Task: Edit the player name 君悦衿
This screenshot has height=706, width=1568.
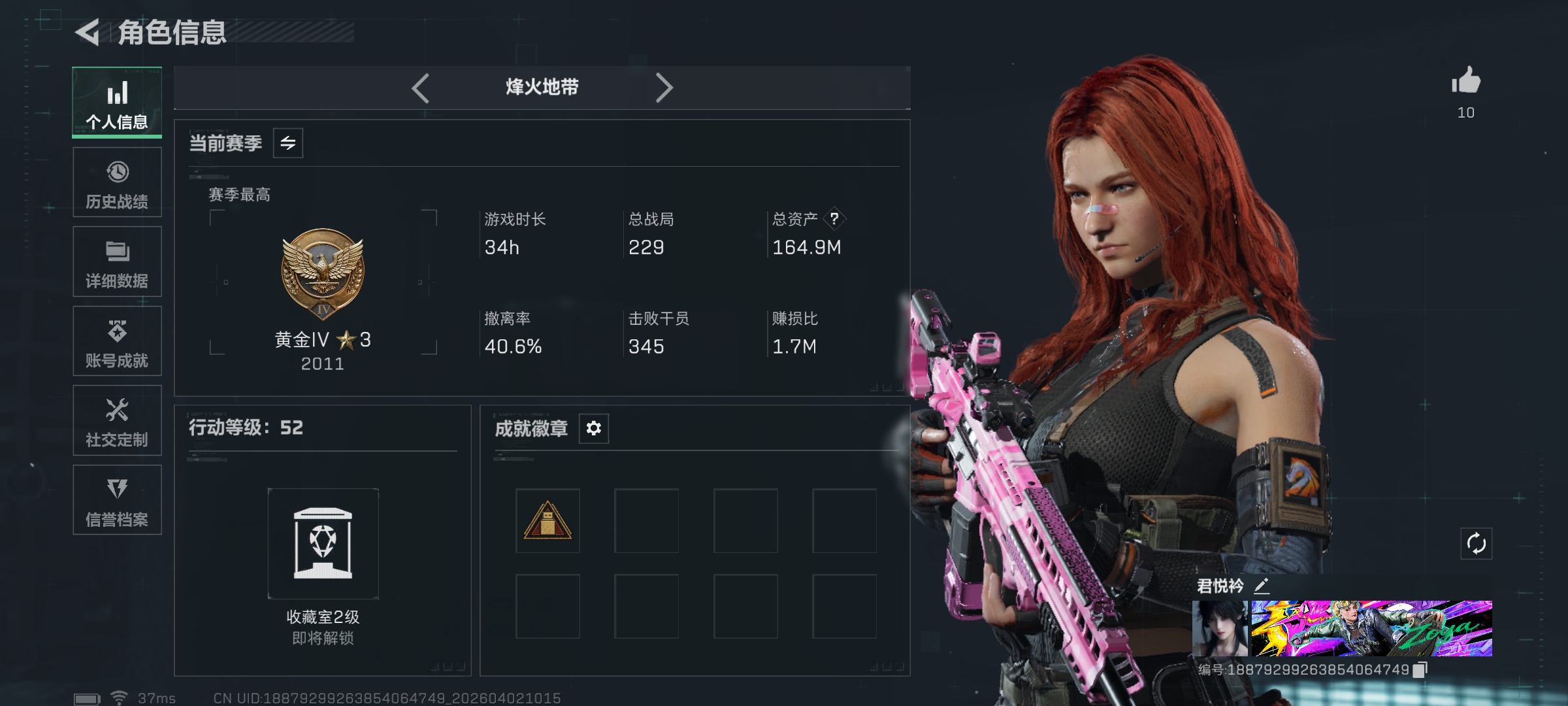Action: coord(1262,586)
